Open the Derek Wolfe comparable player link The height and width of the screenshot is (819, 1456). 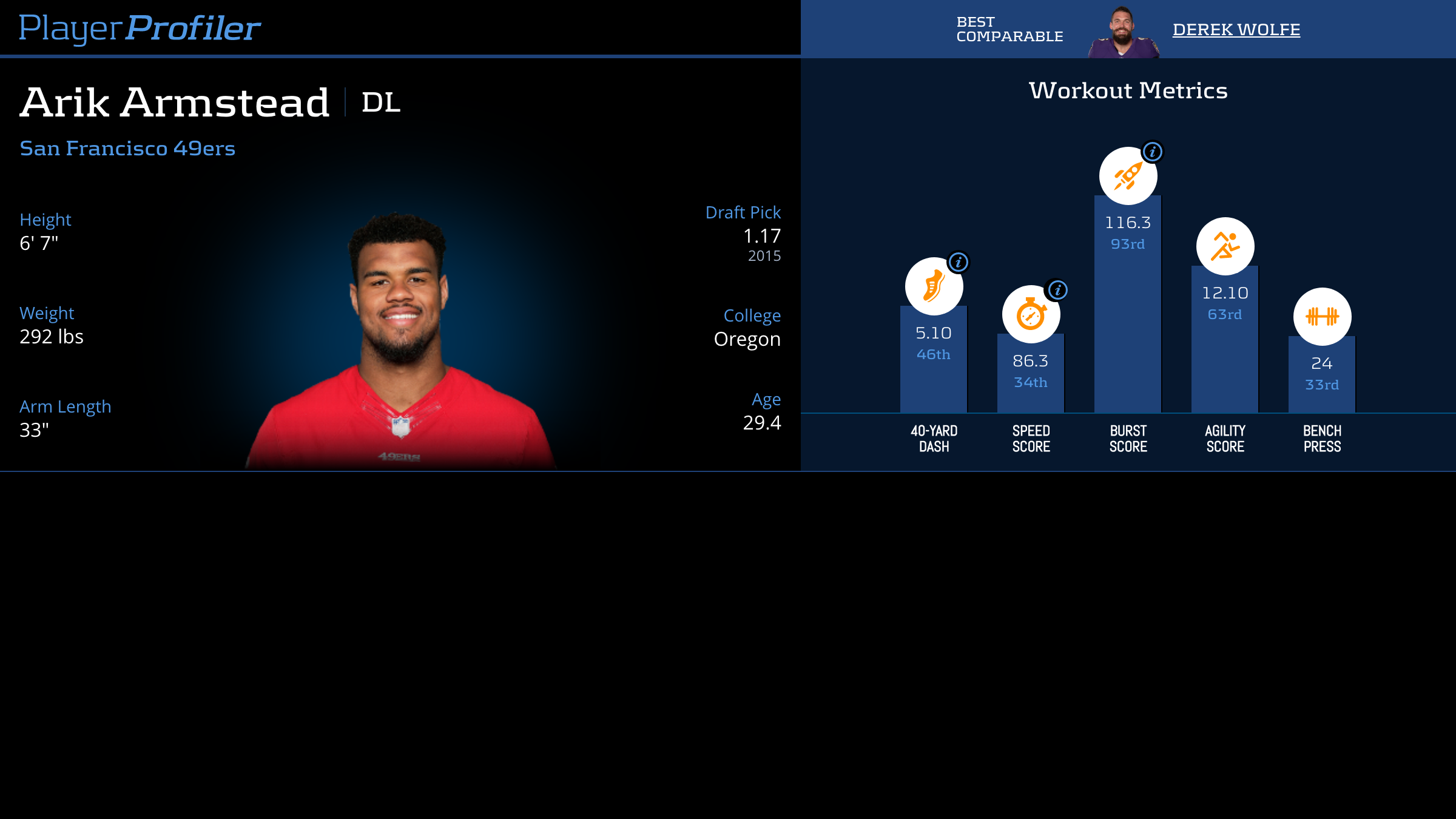point(1236,30)
